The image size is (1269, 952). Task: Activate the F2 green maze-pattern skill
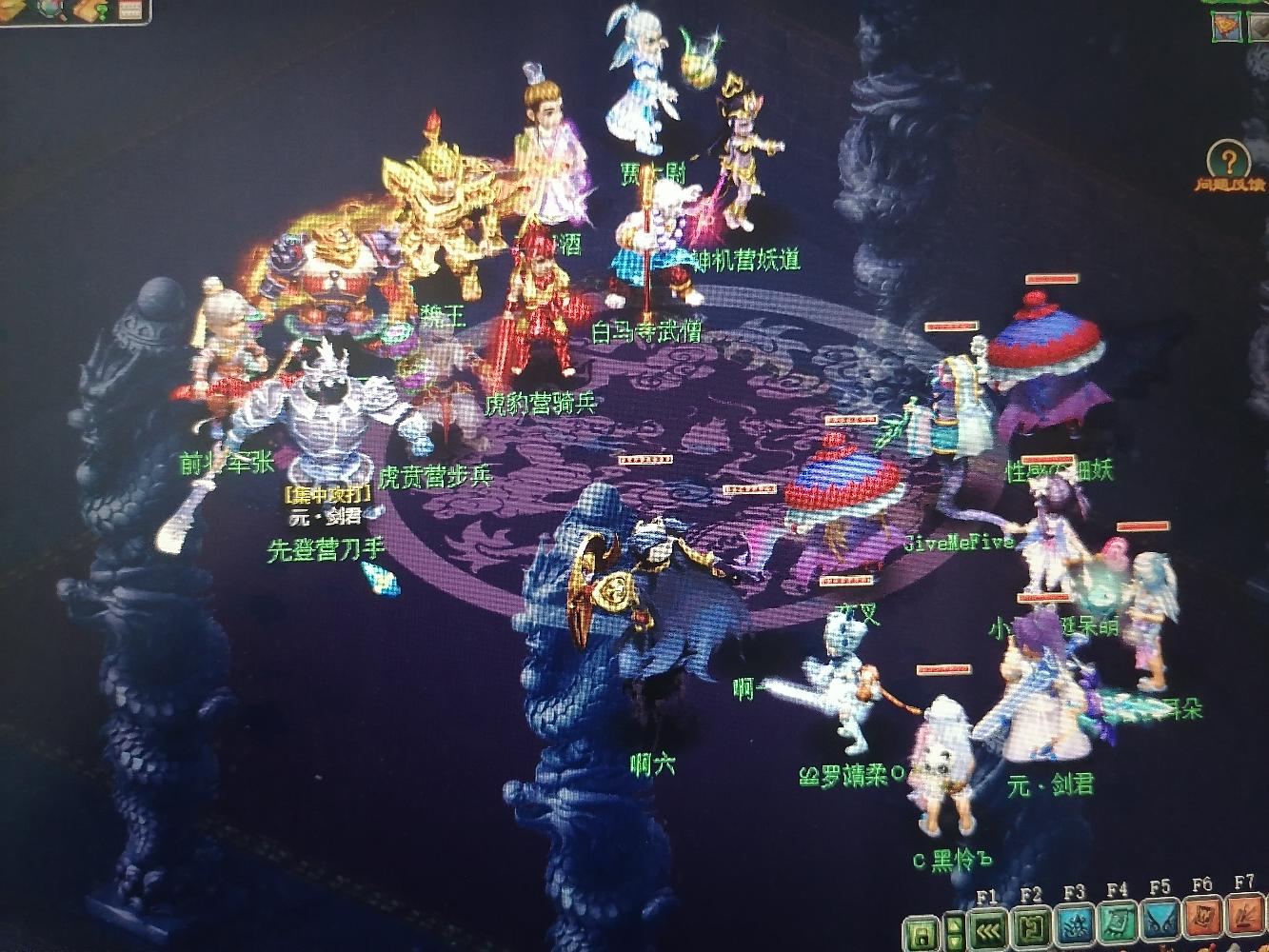point(1032,928)
